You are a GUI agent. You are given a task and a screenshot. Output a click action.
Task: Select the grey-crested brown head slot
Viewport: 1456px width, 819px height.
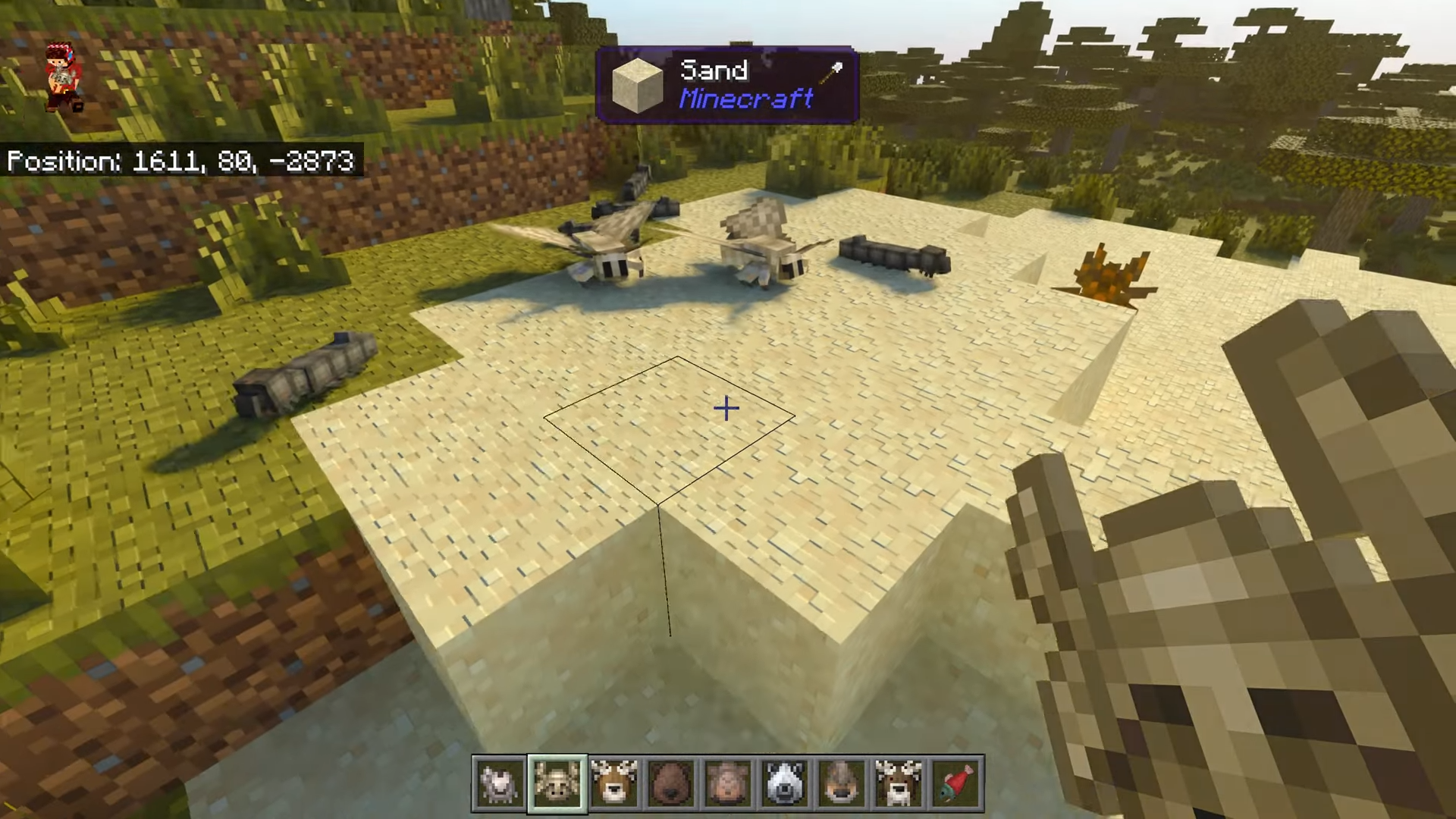(x=842, y=783)
